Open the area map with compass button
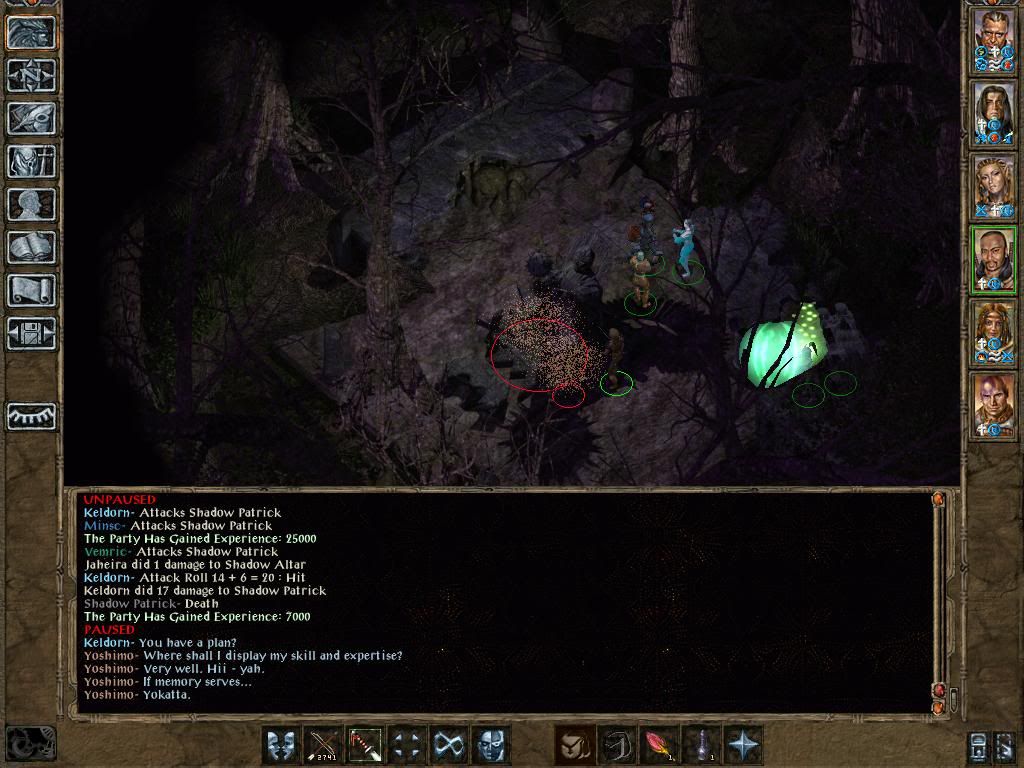The height and width of the screenshot is (768, 1024). [x=31, y=75]
